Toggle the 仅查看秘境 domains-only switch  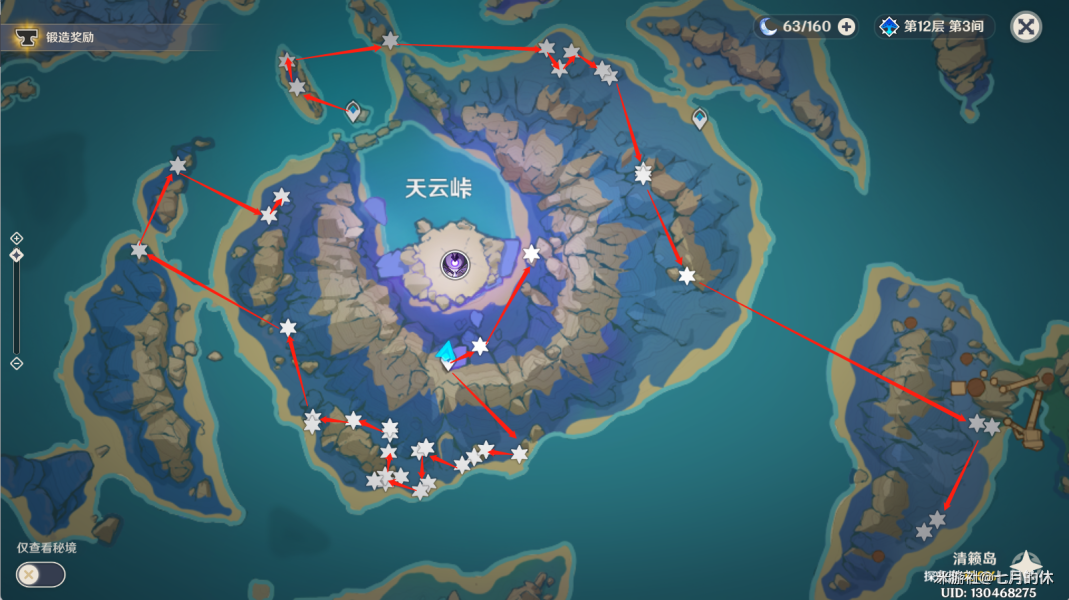click(41, 574)
